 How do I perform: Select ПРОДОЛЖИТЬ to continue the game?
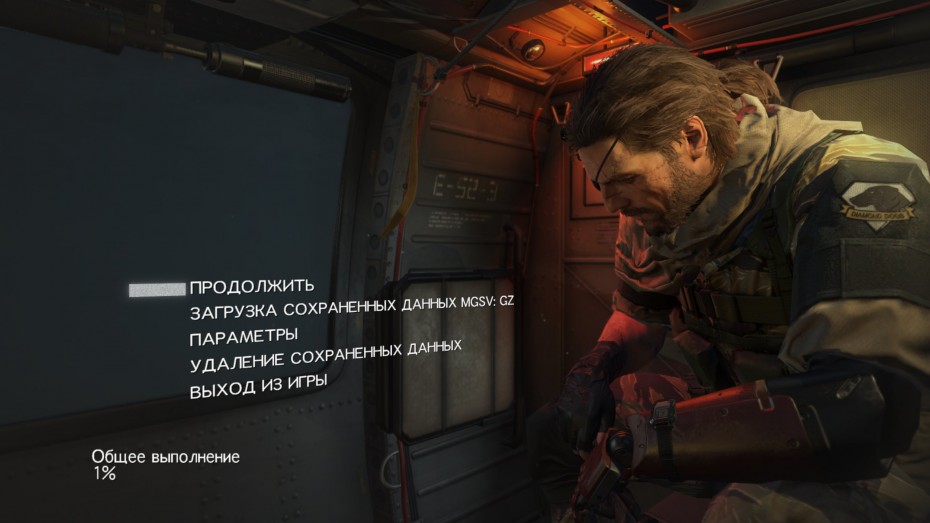252,287
